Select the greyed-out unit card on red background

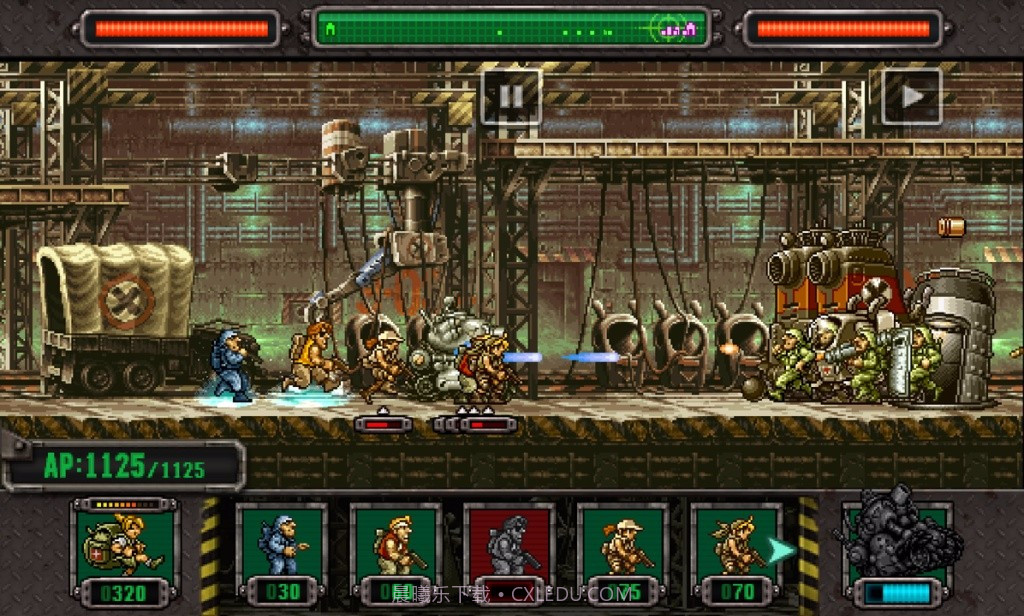[x=510, y=551]
